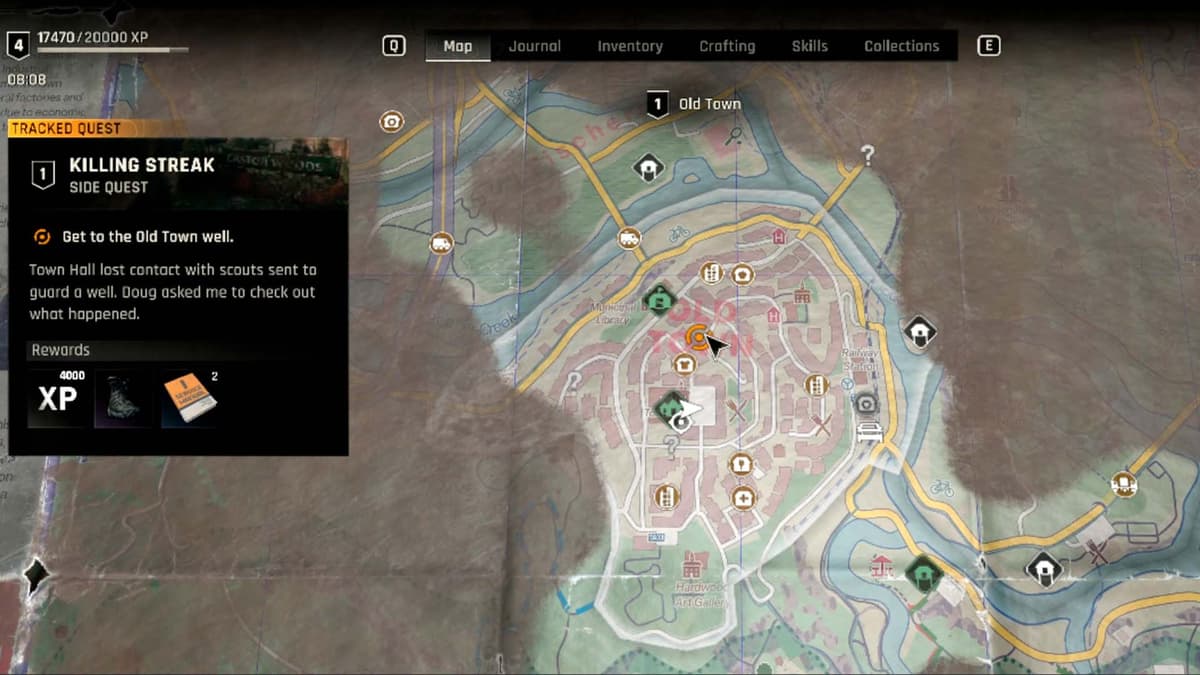The width and height of the screenshot is (1200, 675).
Task: Show the Skills tab
Action: [809, 46]
